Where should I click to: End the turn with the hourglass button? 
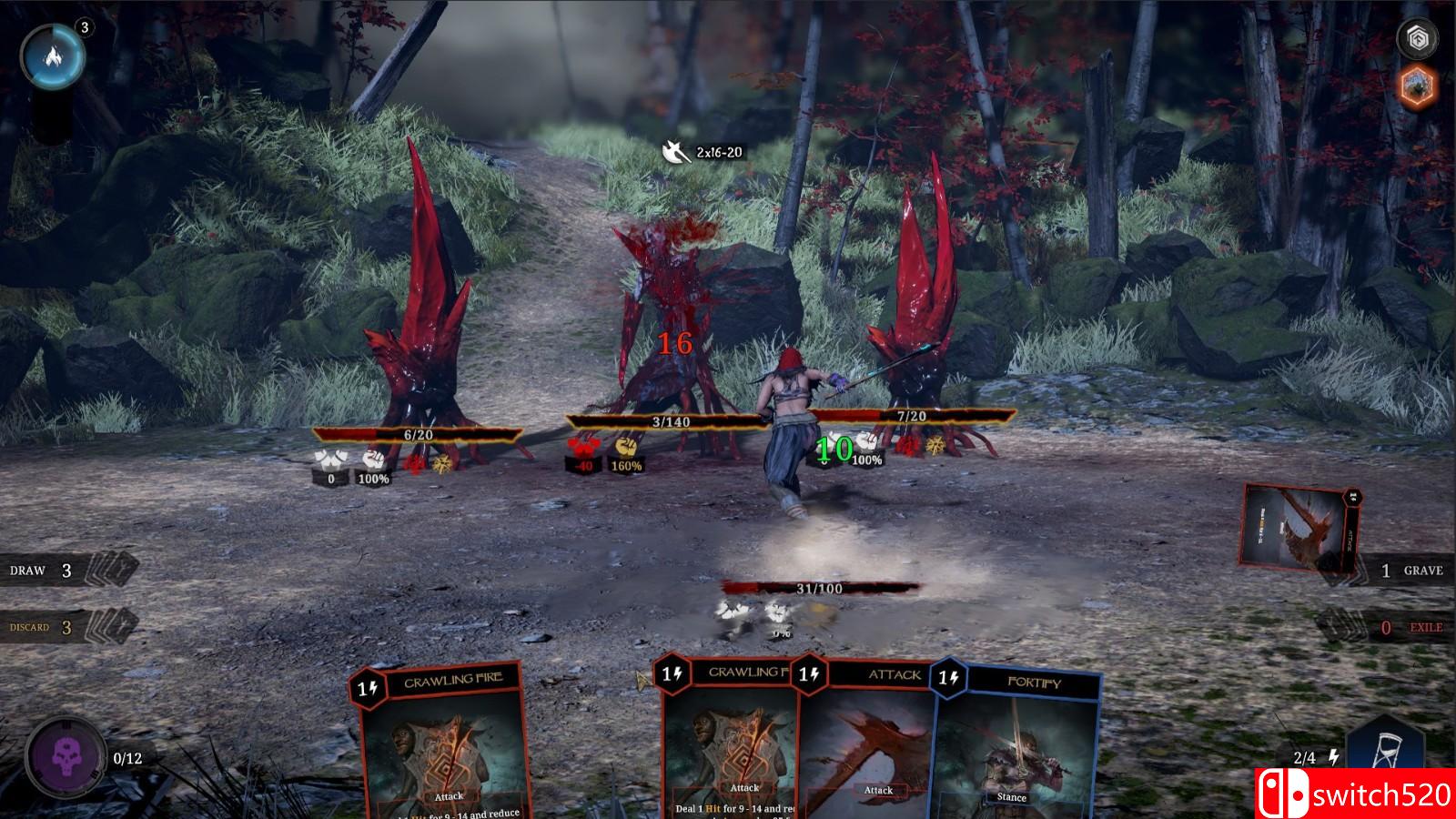(1386, 753)
